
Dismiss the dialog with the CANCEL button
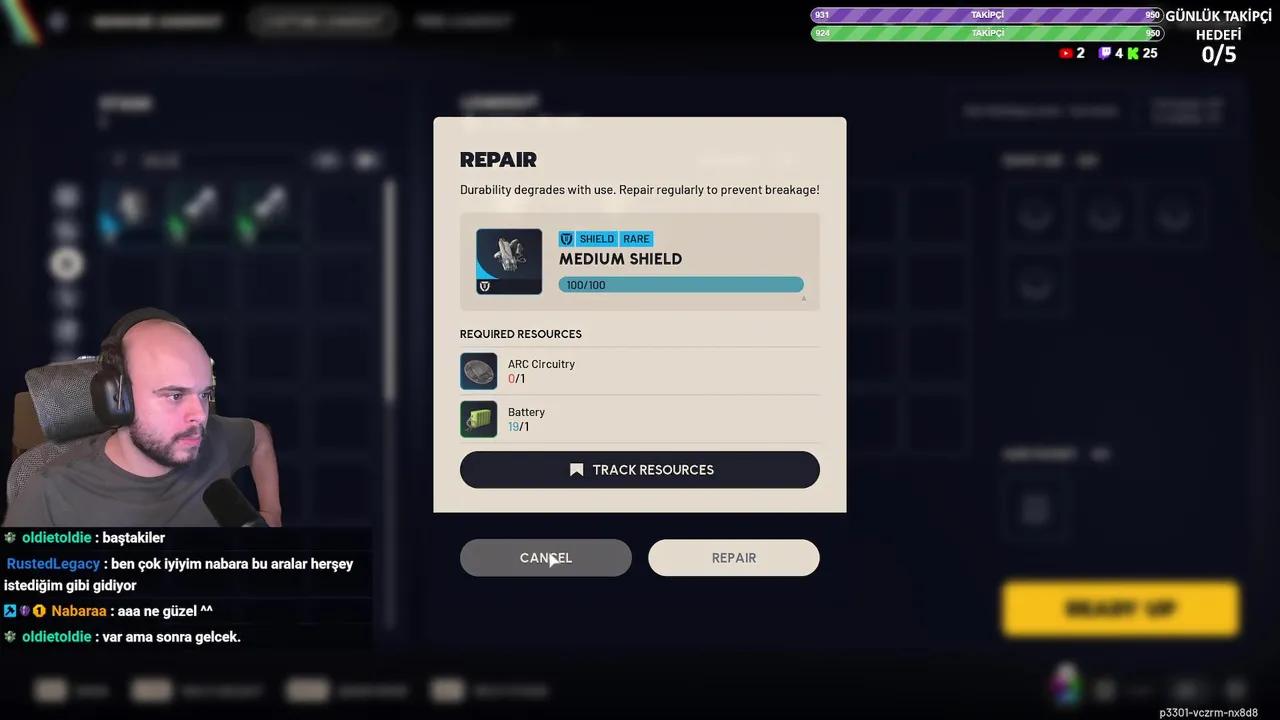545,557
